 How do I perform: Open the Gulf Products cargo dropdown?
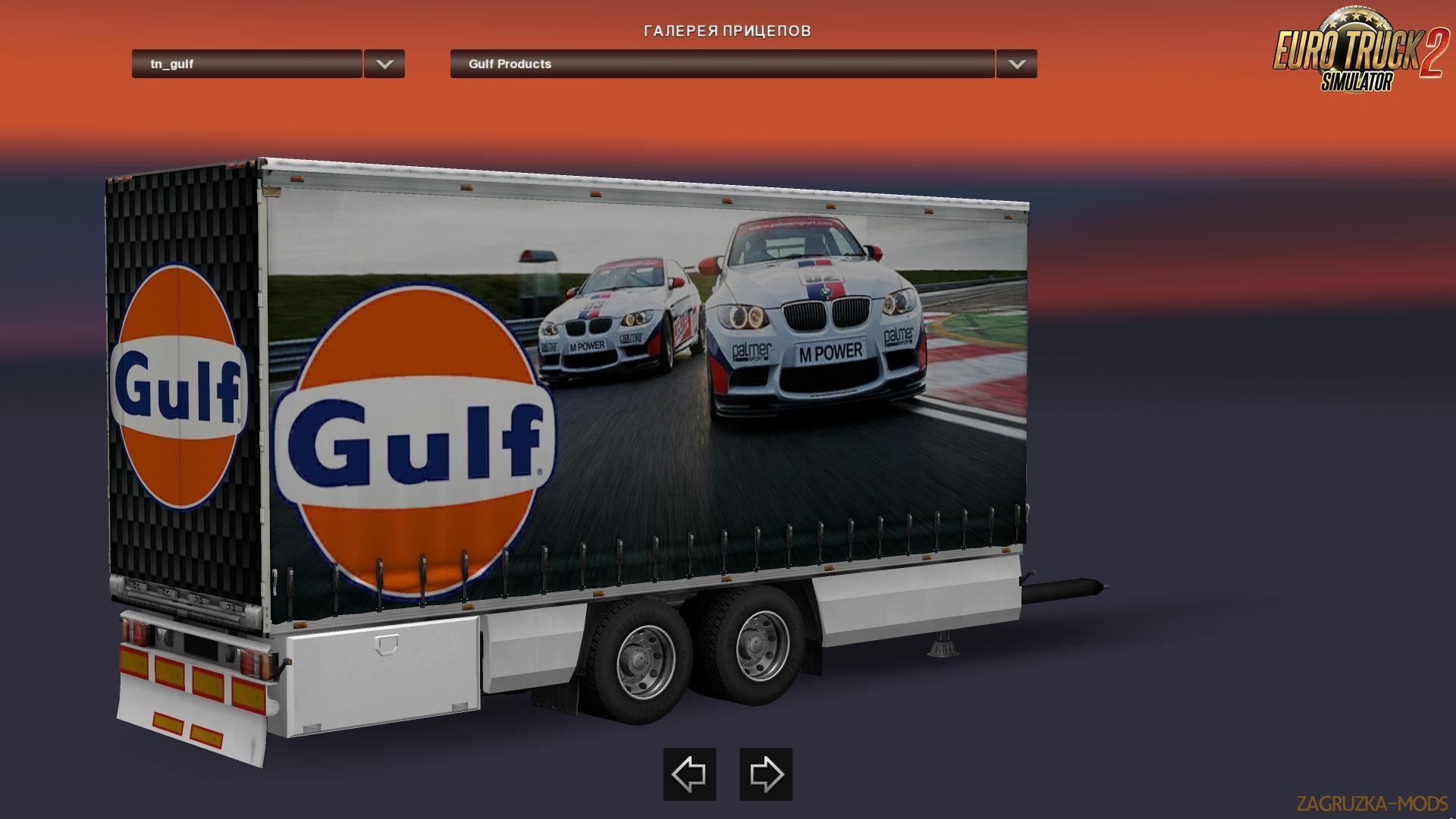click(x=721, y=64)
